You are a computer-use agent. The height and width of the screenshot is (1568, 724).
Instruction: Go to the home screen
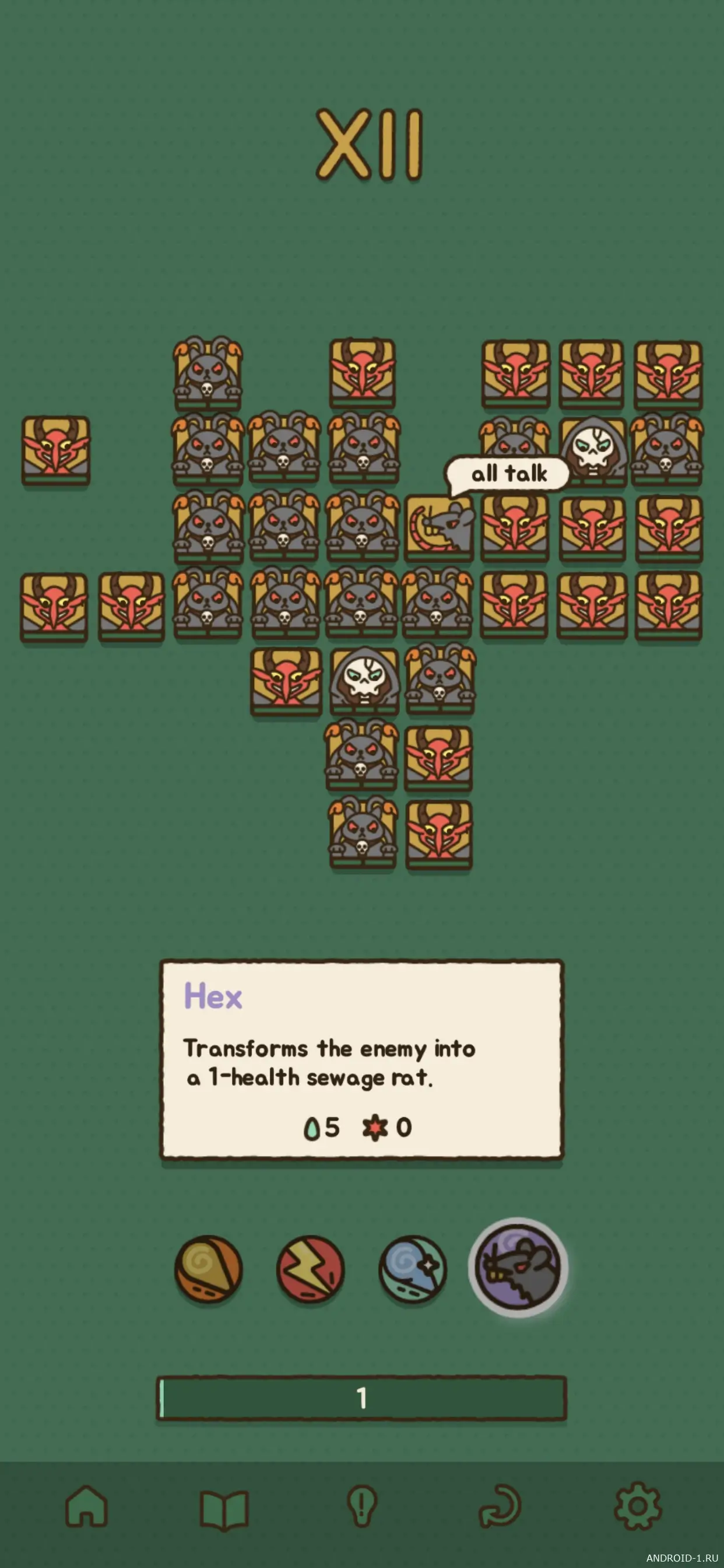tap(86, 1506)
